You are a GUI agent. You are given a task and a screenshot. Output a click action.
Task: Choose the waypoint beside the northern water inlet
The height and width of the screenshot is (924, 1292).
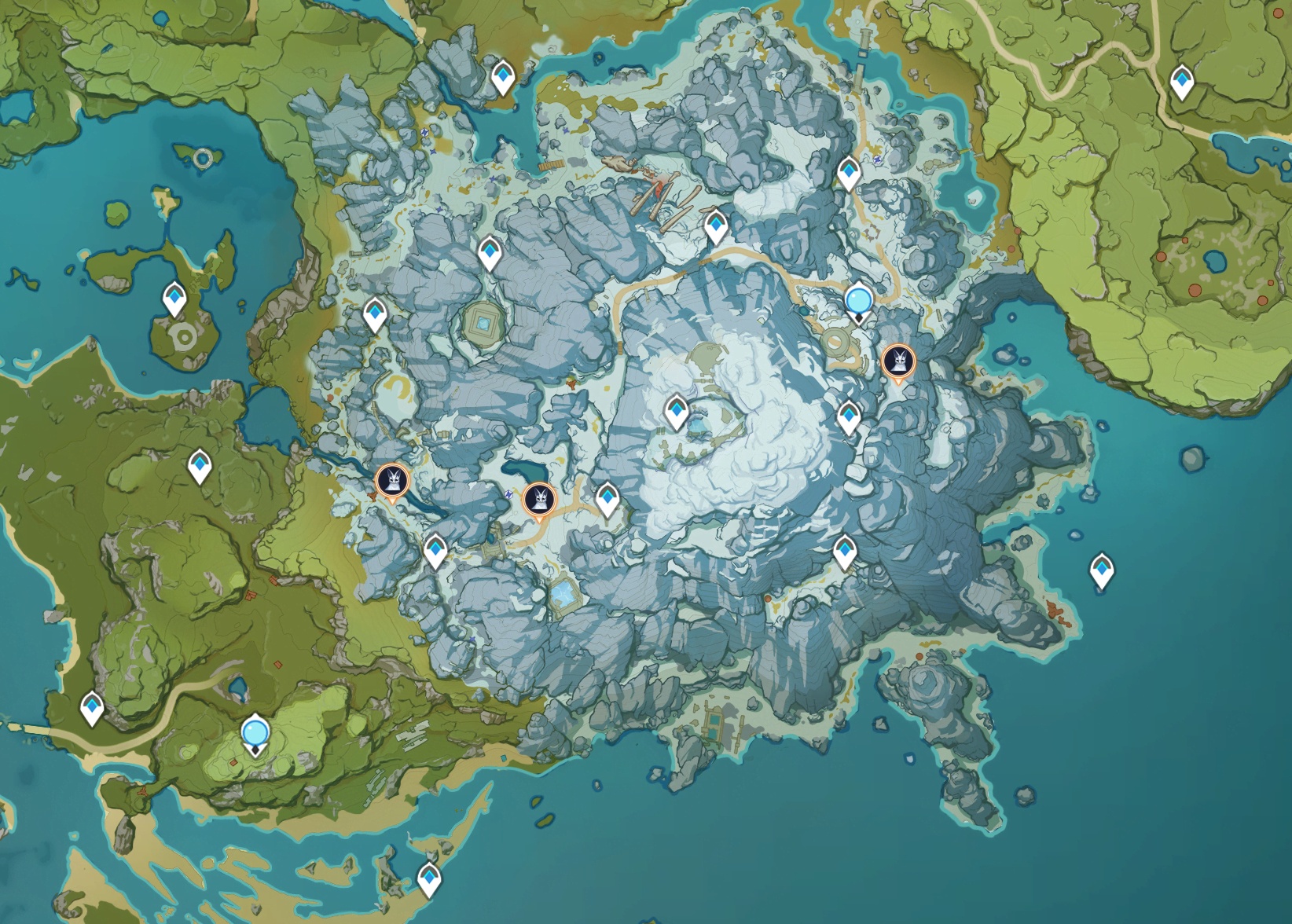tap(503, 76)
